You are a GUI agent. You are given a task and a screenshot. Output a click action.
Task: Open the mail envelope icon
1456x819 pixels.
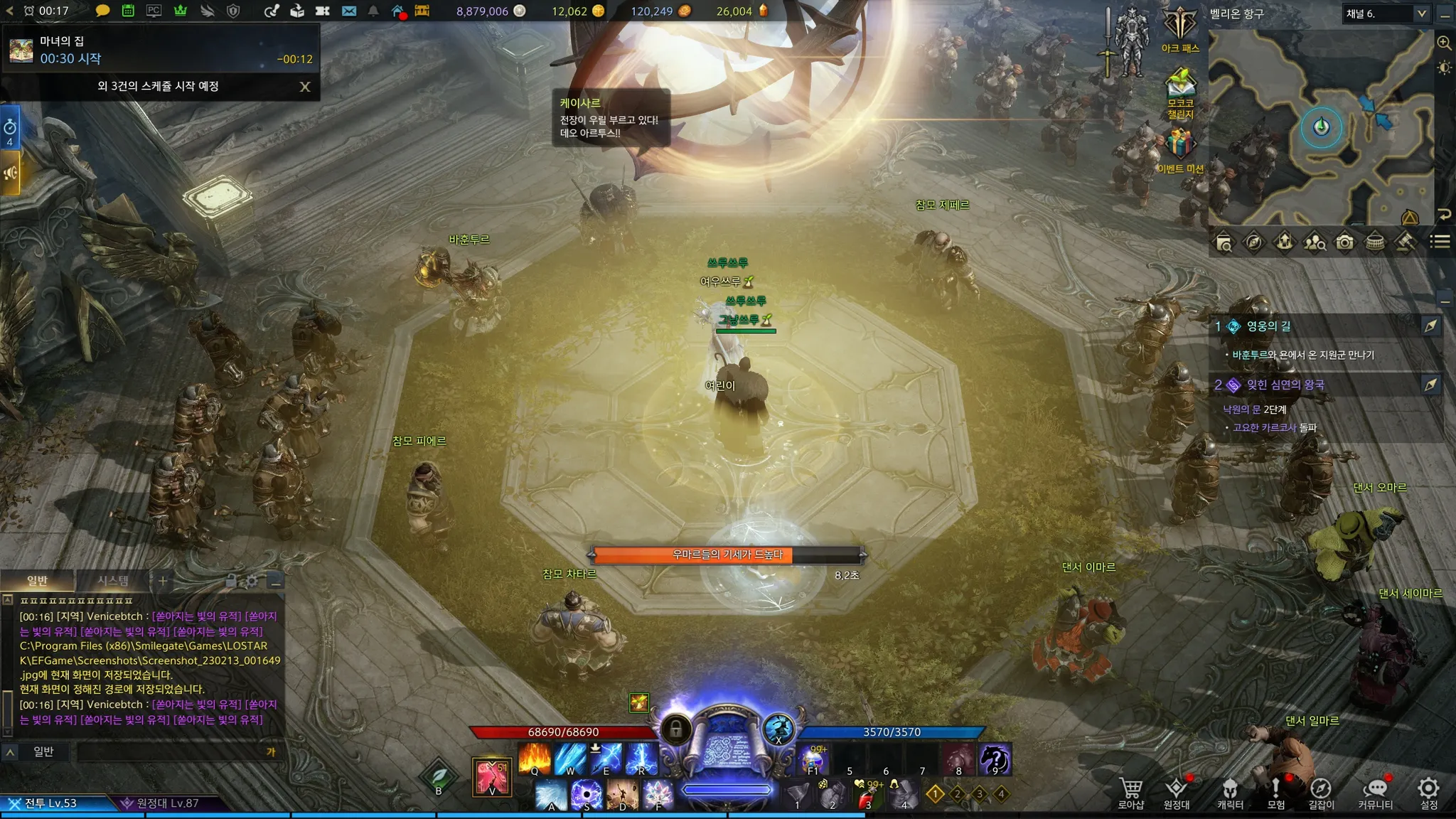(x=349, y=11)
